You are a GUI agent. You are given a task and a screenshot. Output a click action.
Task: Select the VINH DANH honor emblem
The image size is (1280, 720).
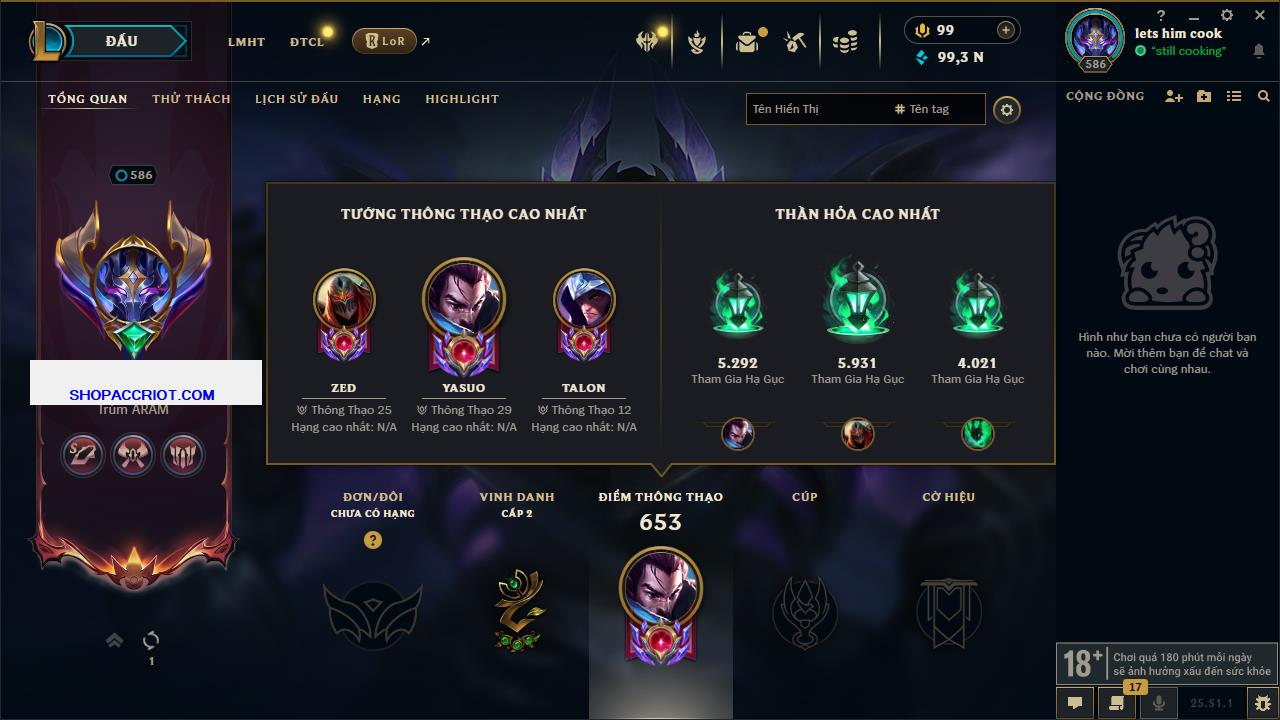click(x=517, y=609)
